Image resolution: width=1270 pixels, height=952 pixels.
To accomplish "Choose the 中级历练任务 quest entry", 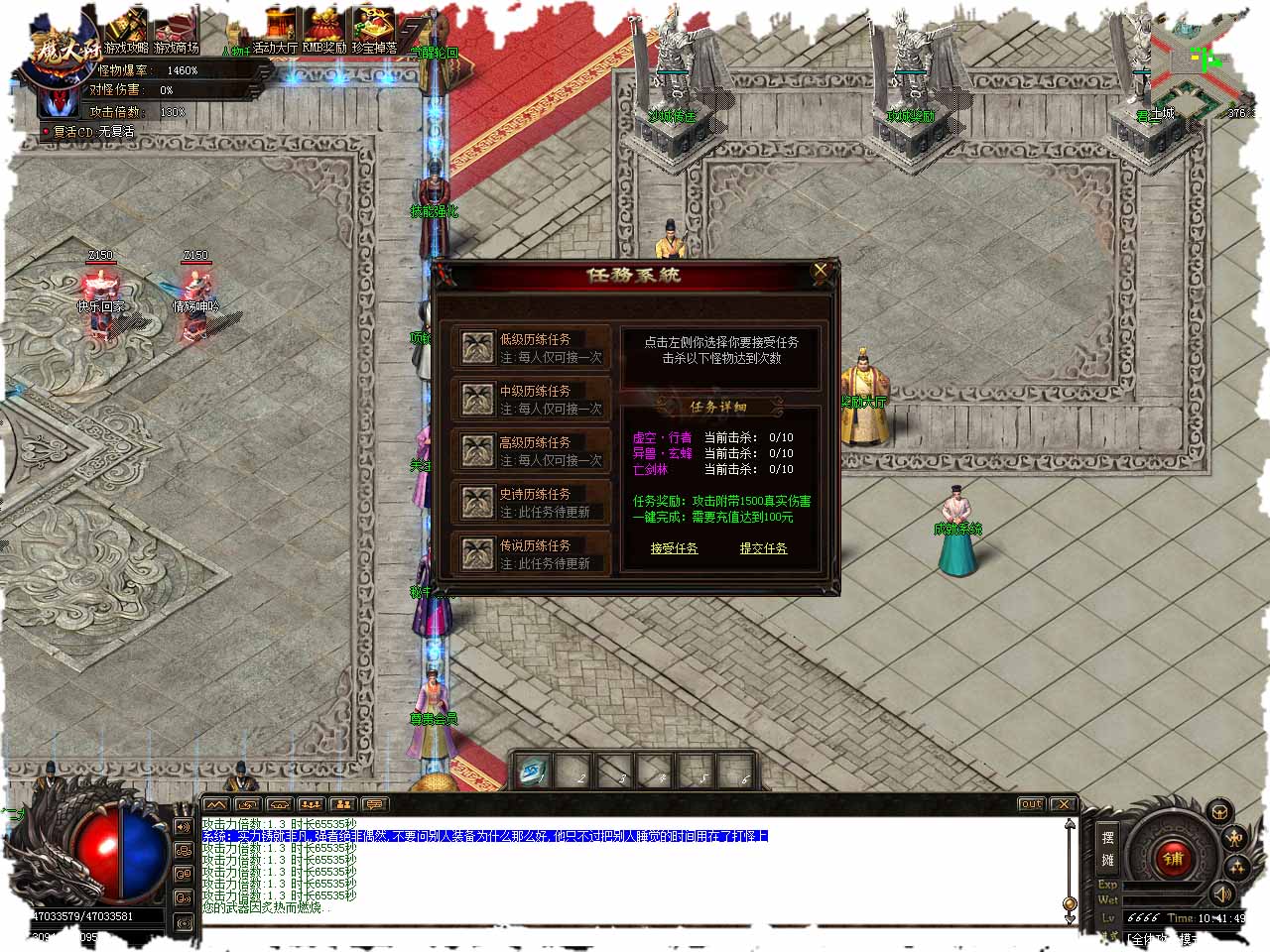I will tap(531, 400).
